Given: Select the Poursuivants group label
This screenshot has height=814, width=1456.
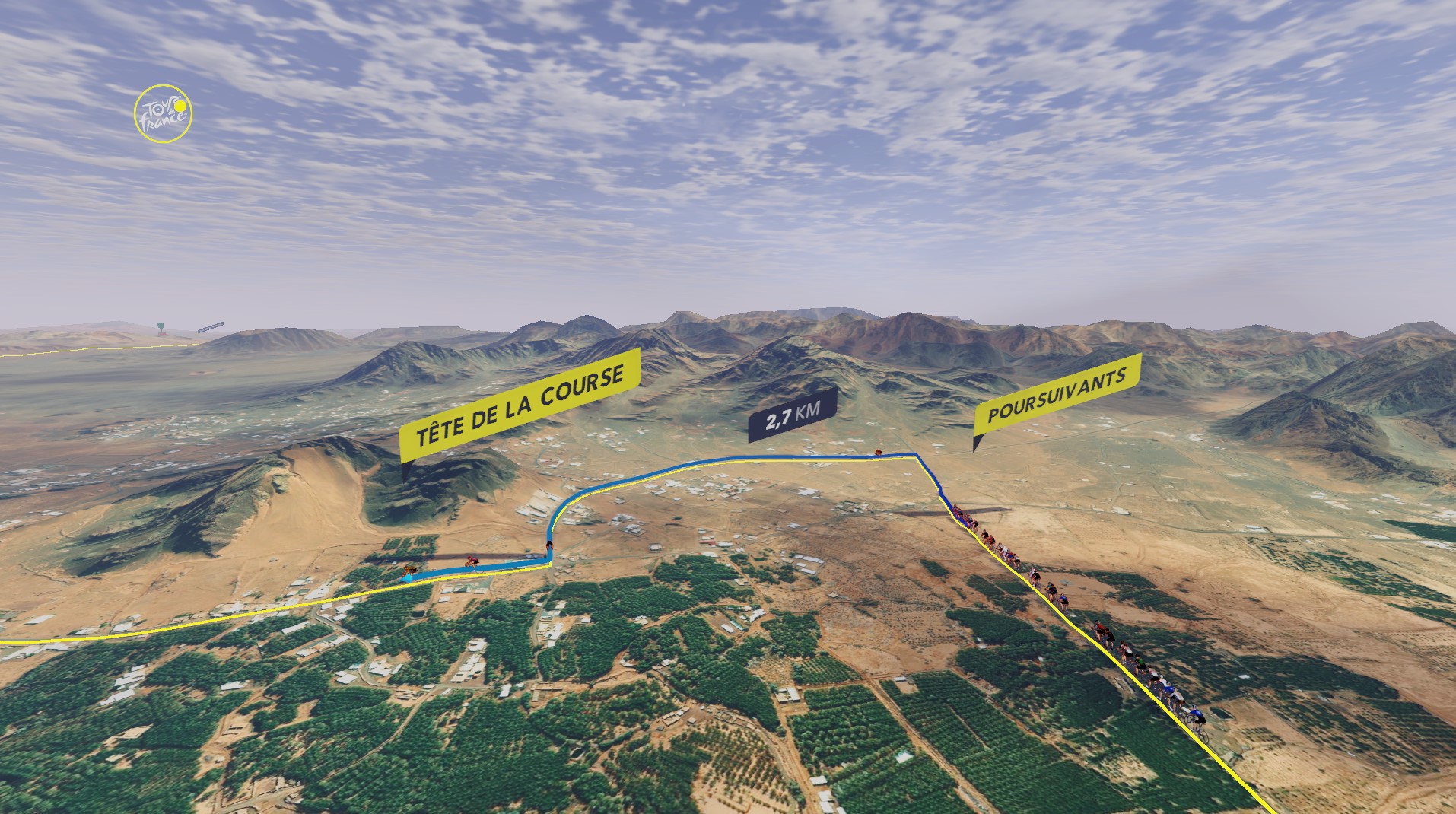Looking at the screenshot, I should pos(1057,396).
